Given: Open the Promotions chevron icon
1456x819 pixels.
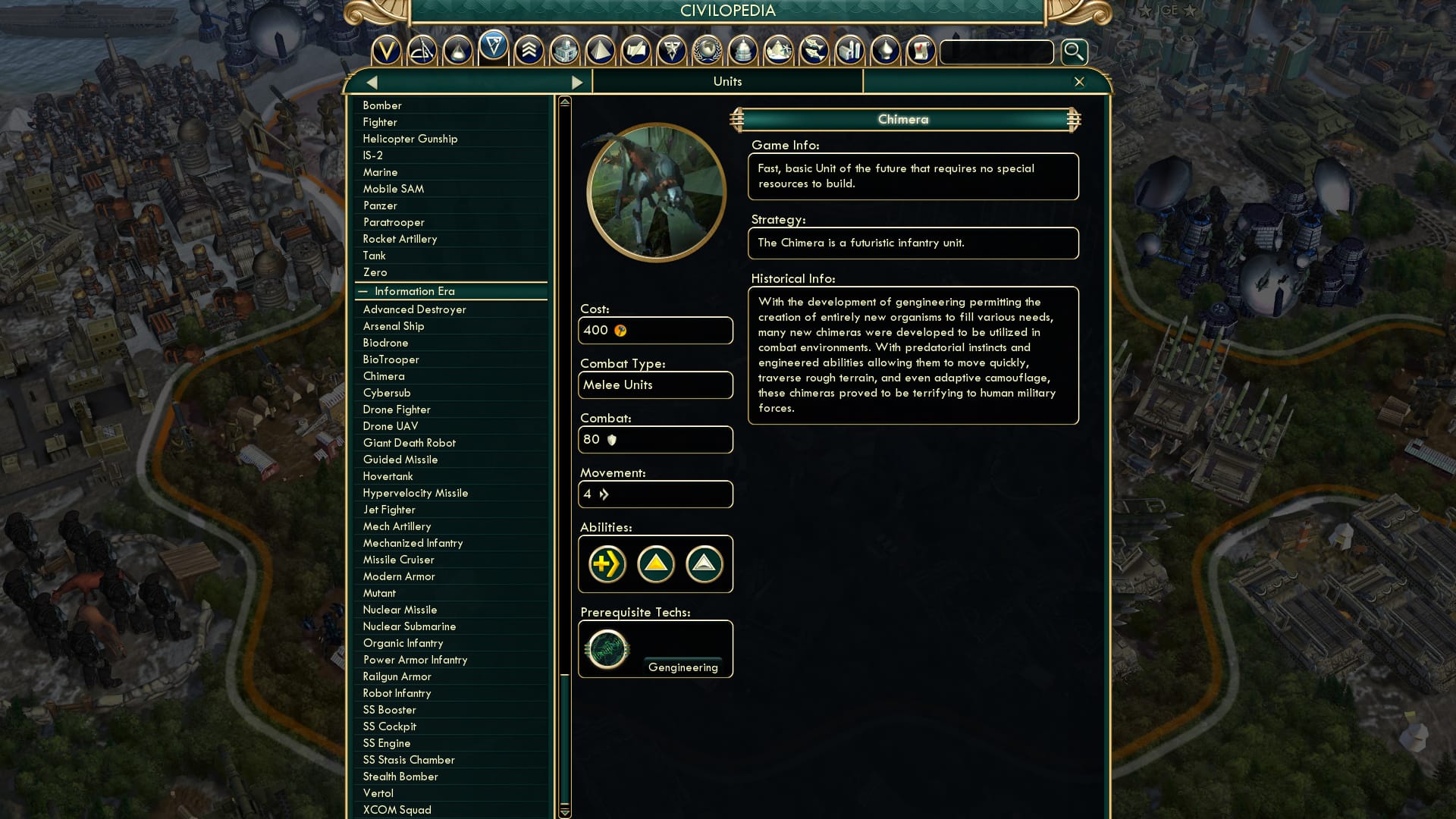Looking at the screenshot, I should 528,51.
